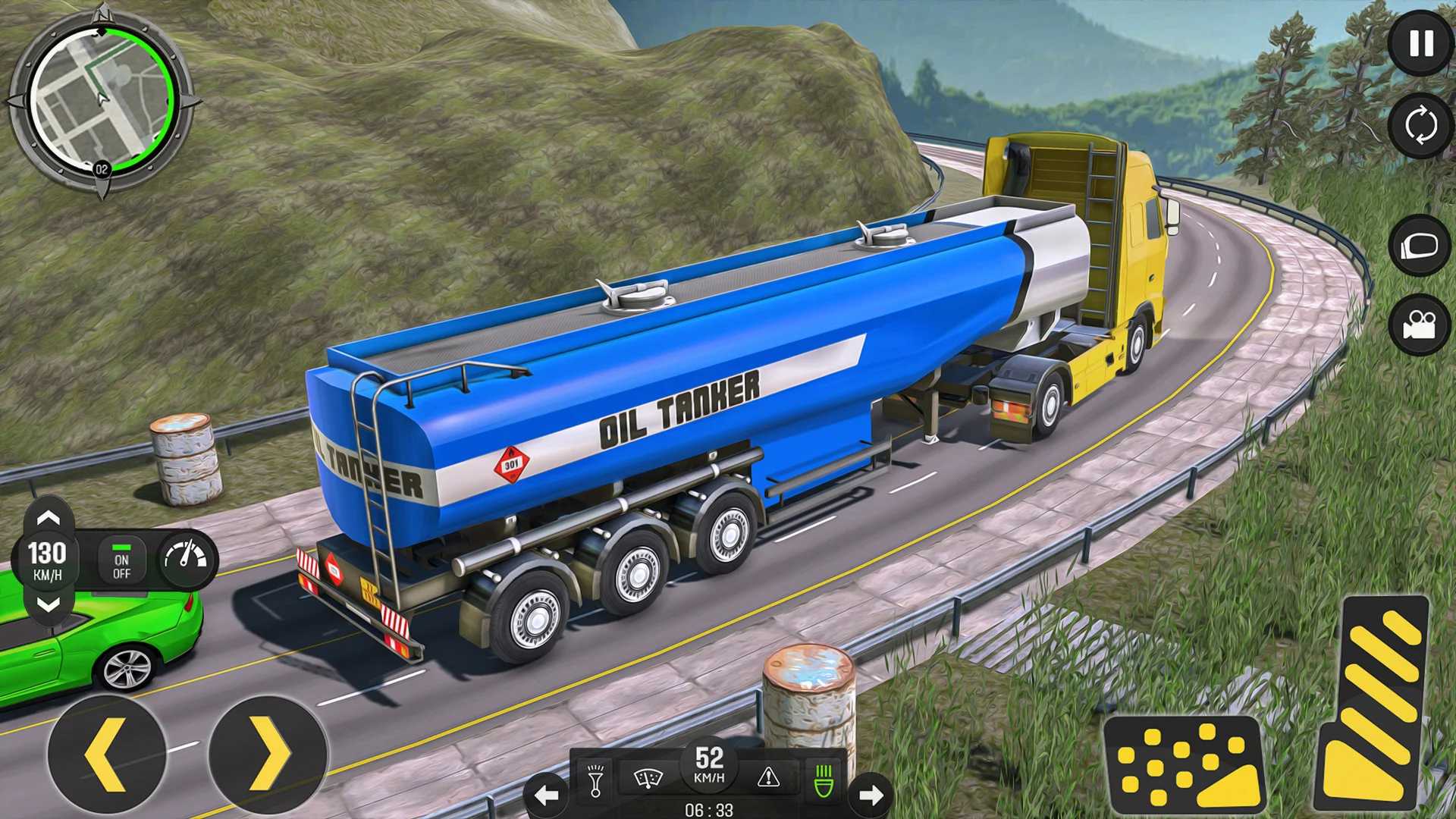
Task: Increase cruise speed with the up chevron
Action: [49, 518]
